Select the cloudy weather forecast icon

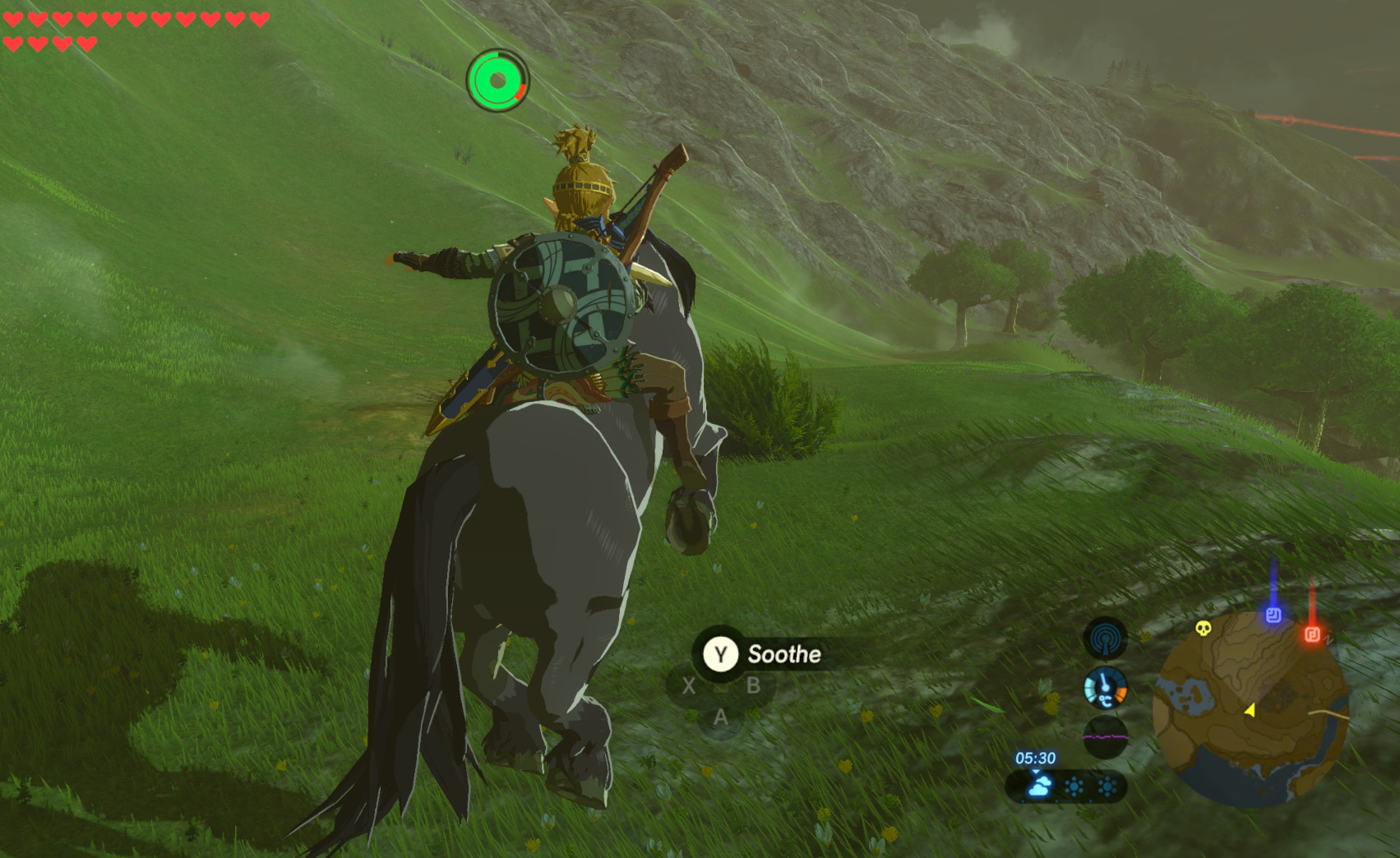1040,786
